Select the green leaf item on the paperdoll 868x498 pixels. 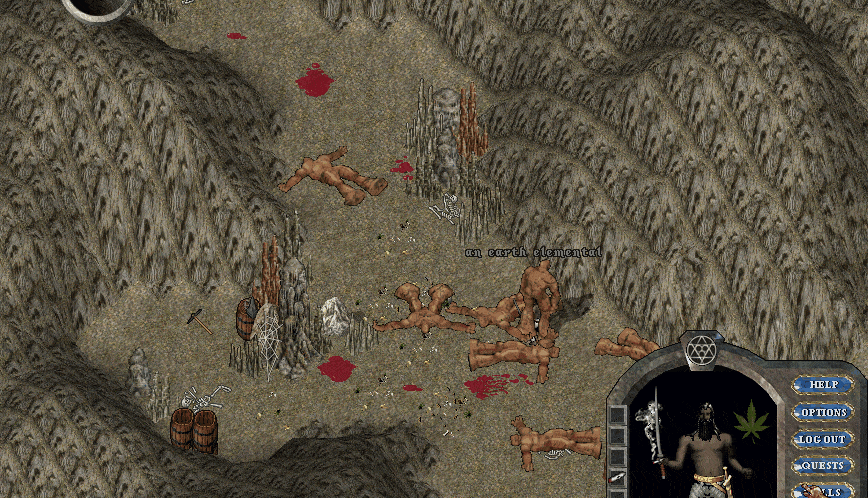(x=749, y=420)
